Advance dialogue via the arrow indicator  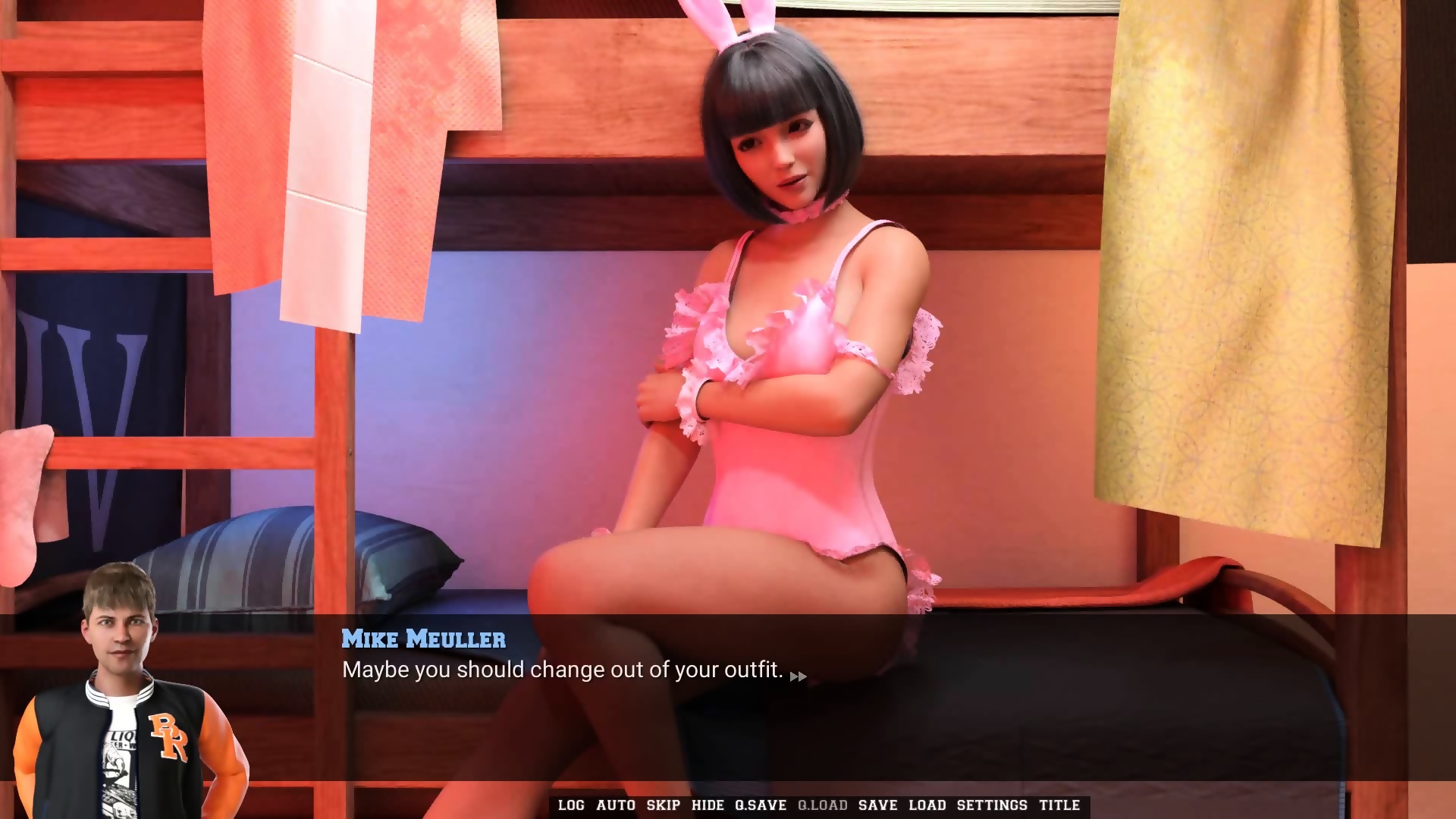pos(798,676)
